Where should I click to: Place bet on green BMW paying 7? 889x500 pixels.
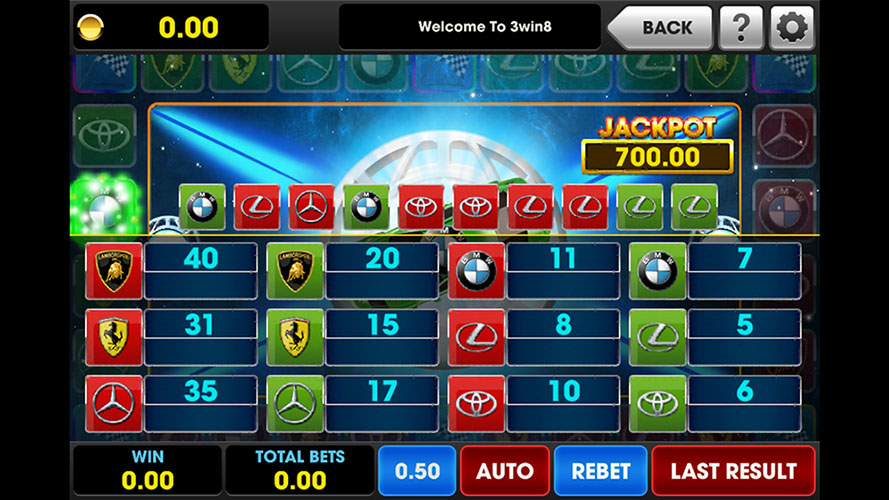tap(657, 270)
